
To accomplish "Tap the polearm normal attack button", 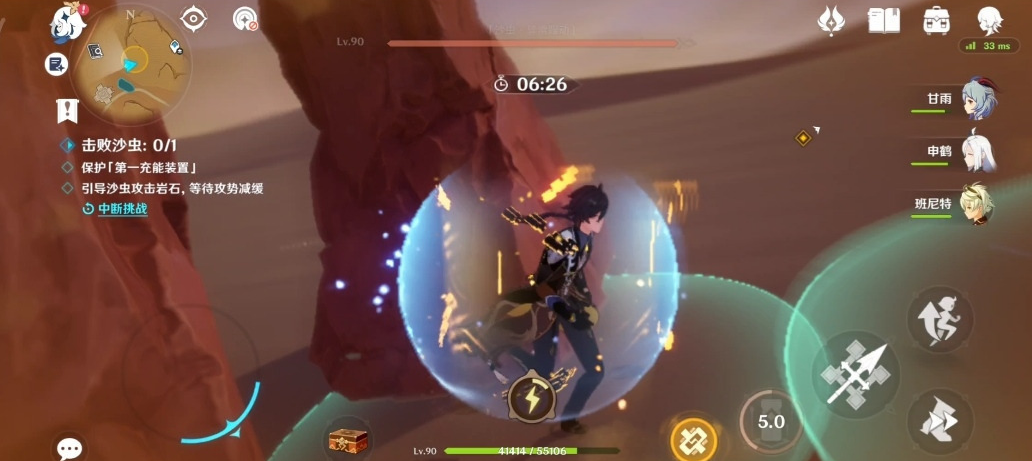I will pyautogui.click(x=855, y=373).
